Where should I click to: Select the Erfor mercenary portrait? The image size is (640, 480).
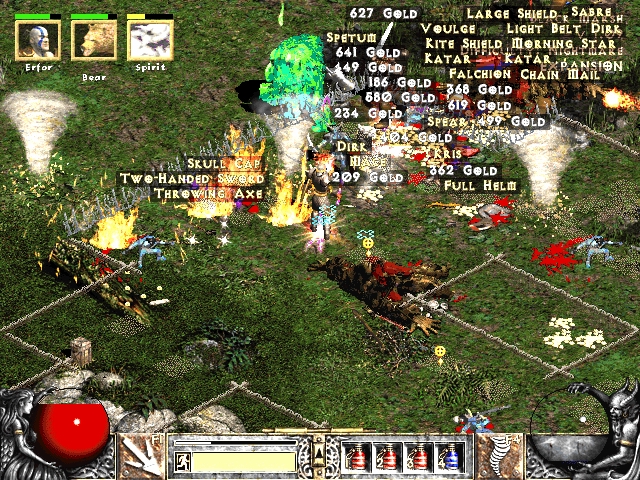pos(38,40)
